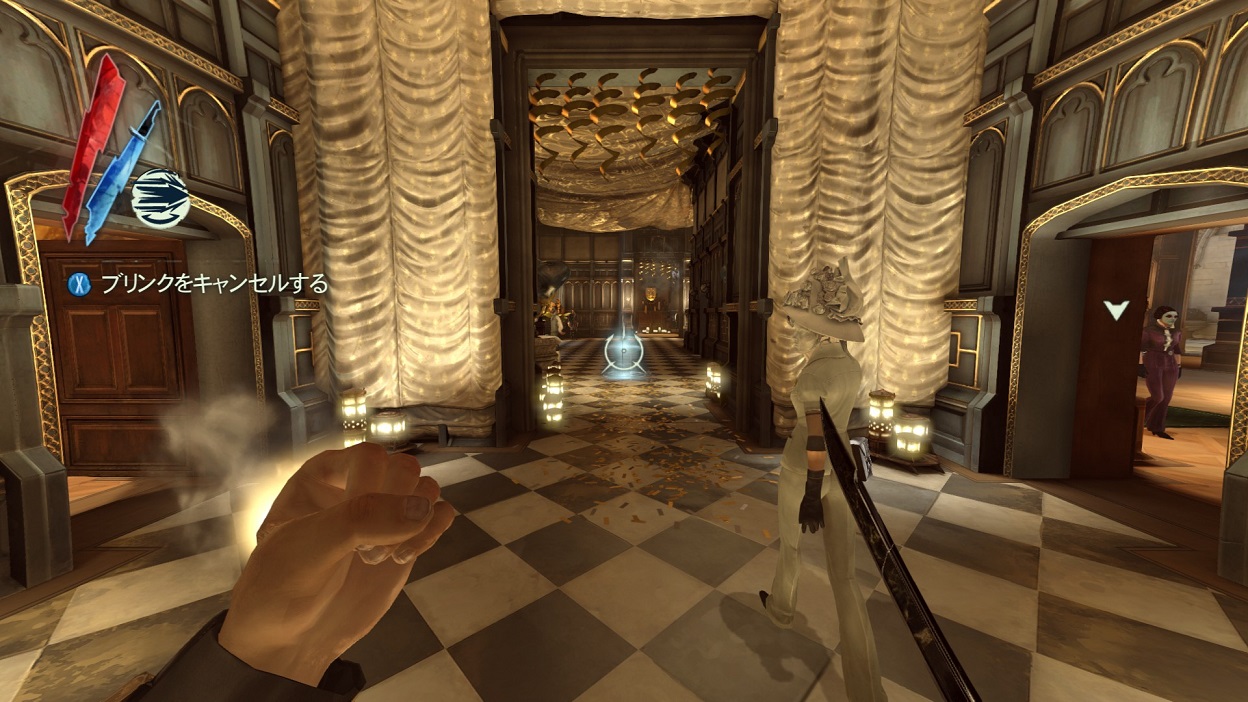Viewport: 1248px width, 702px height.
Task: Click the white objective marker arrow
Action: tap(1116, 310)
